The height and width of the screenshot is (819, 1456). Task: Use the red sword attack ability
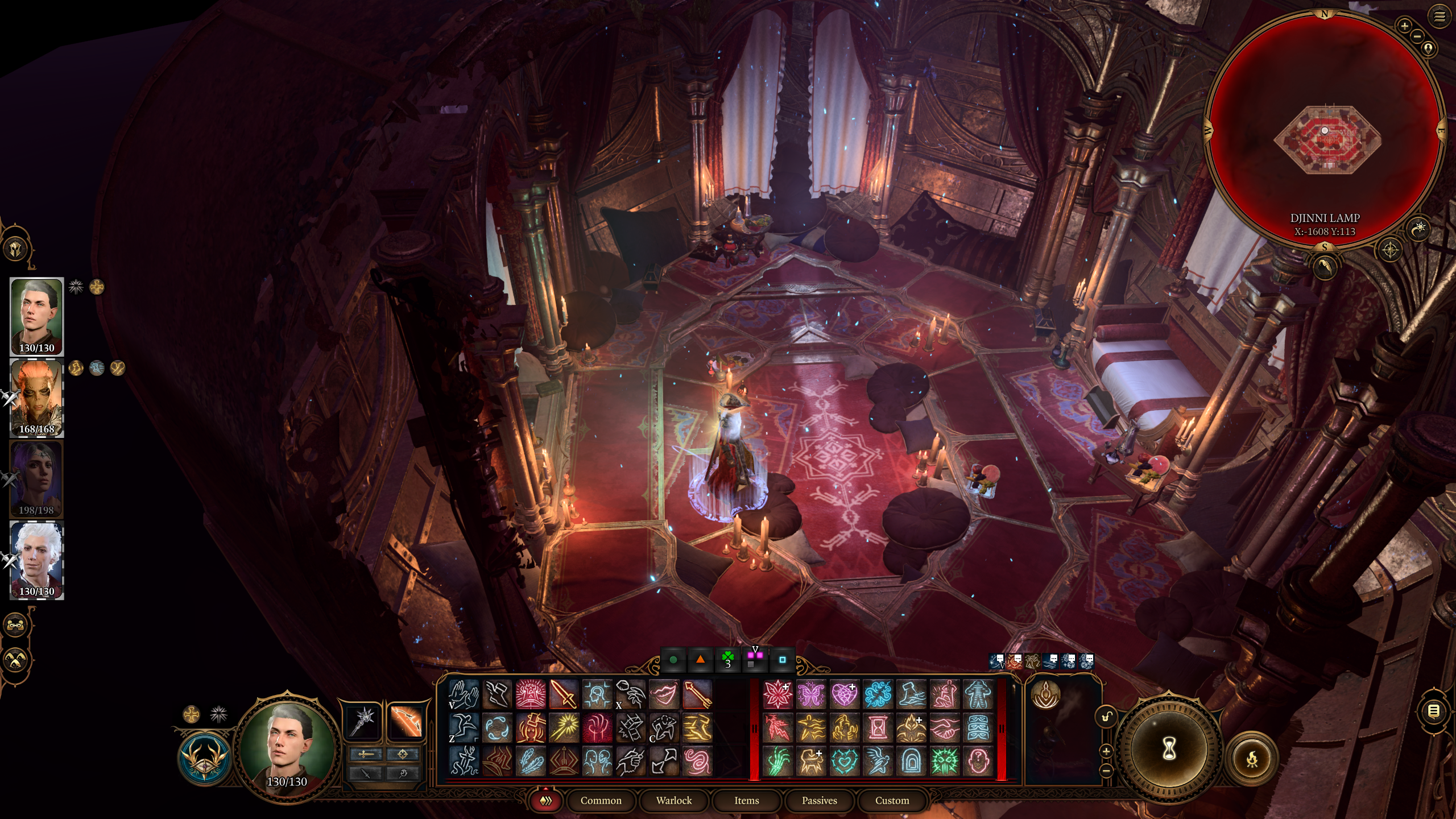click(x=564, y=694)
